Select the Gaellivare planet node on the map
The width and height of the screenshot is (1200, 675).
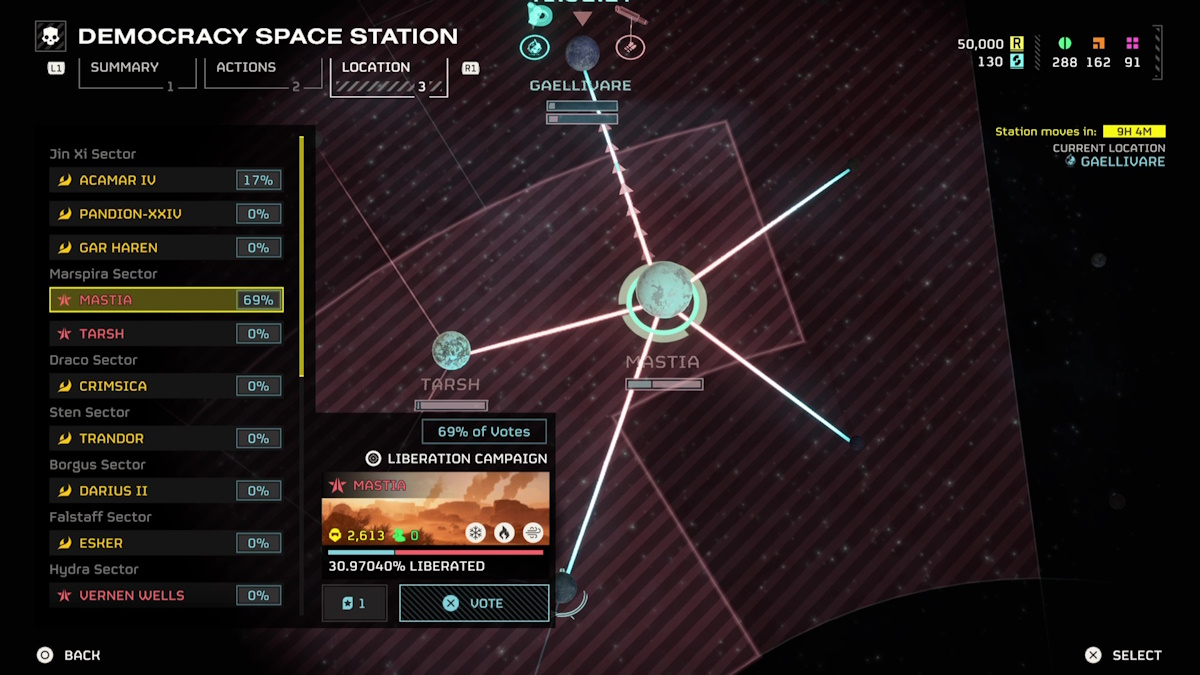[x=582, y=53]
